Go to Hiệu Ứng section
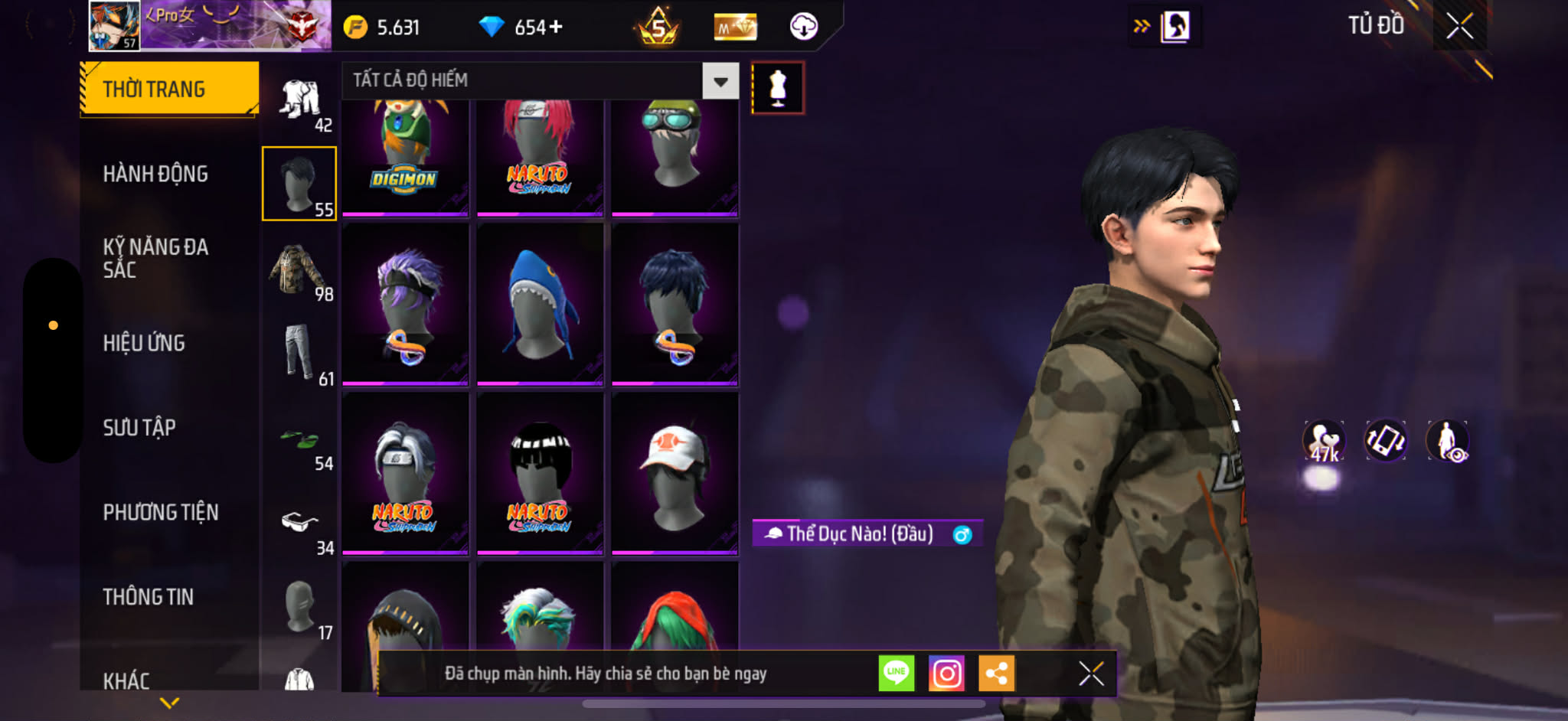Image resolution: width=1568 pixels, height=721 pixels. [x=144, y=343]
